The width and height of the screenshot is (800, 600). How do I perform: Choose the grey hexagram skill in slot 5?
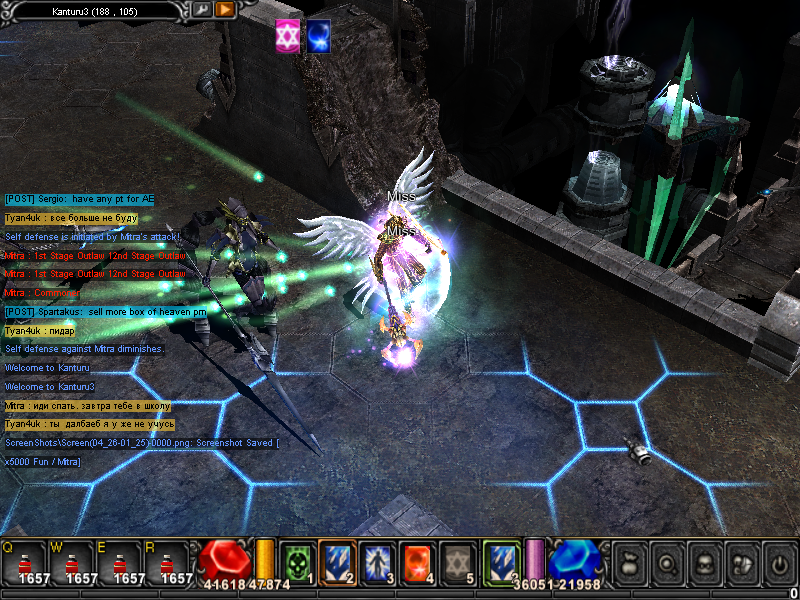[x=458, y=561]
